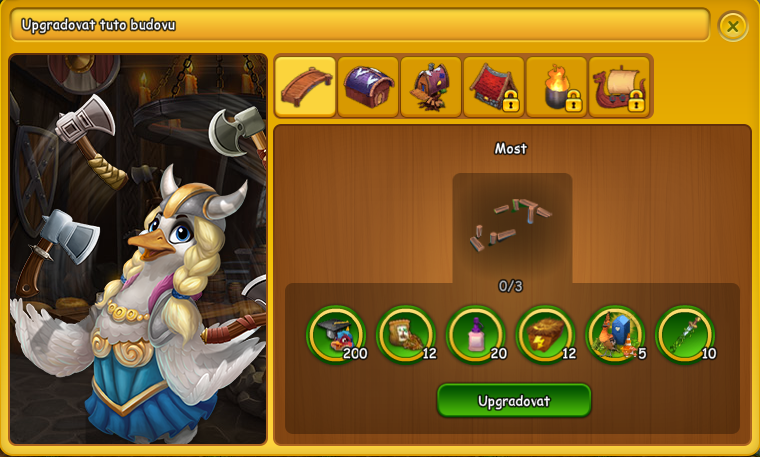Select the chicken and blue box resource
The image size is (760, 457).
616,335
